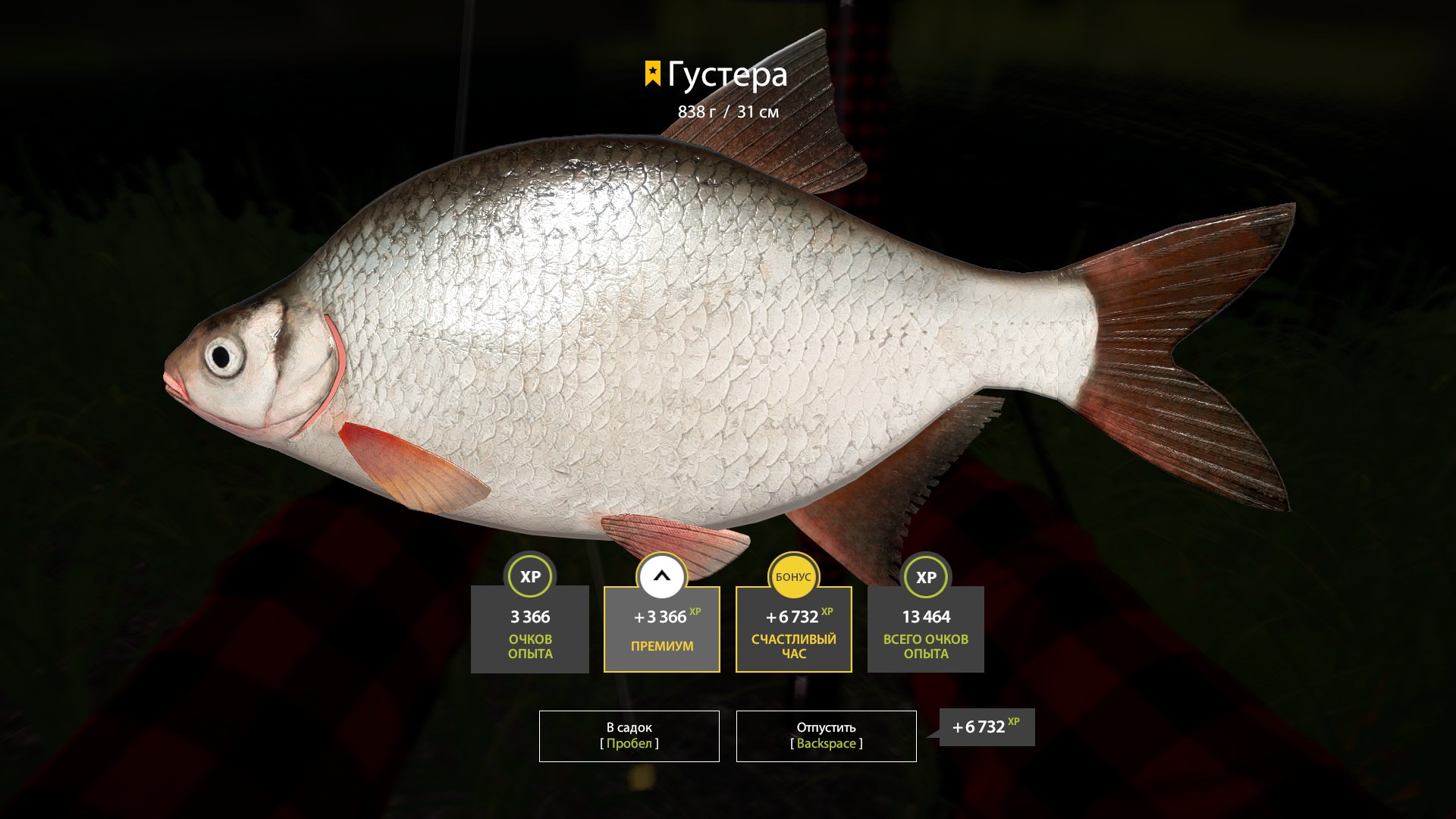Viewport: 1456px width, 819px height.
Task: Select the Премиум XP bonus card
Action: [x=661, y=629]
